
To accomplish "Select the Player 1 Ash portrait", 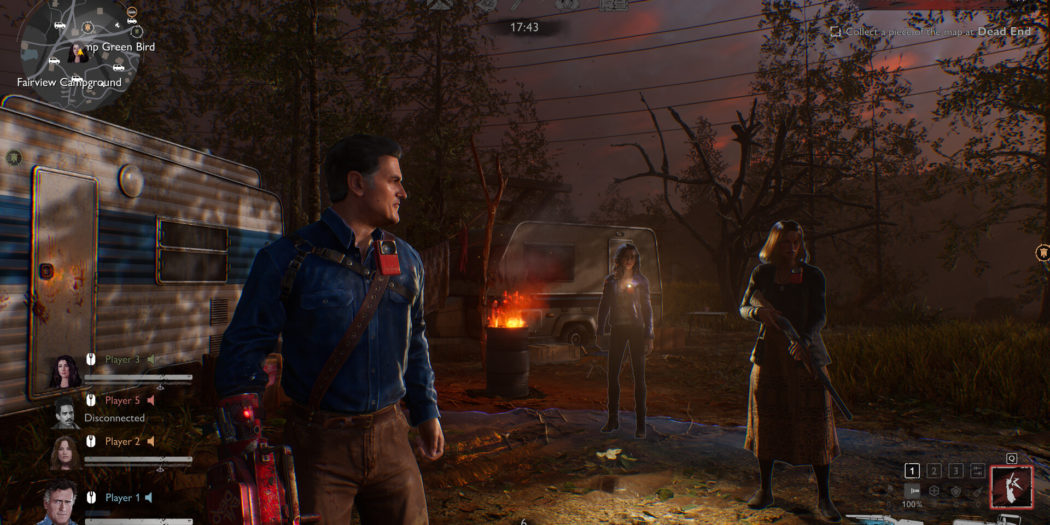I will [60, 503].
